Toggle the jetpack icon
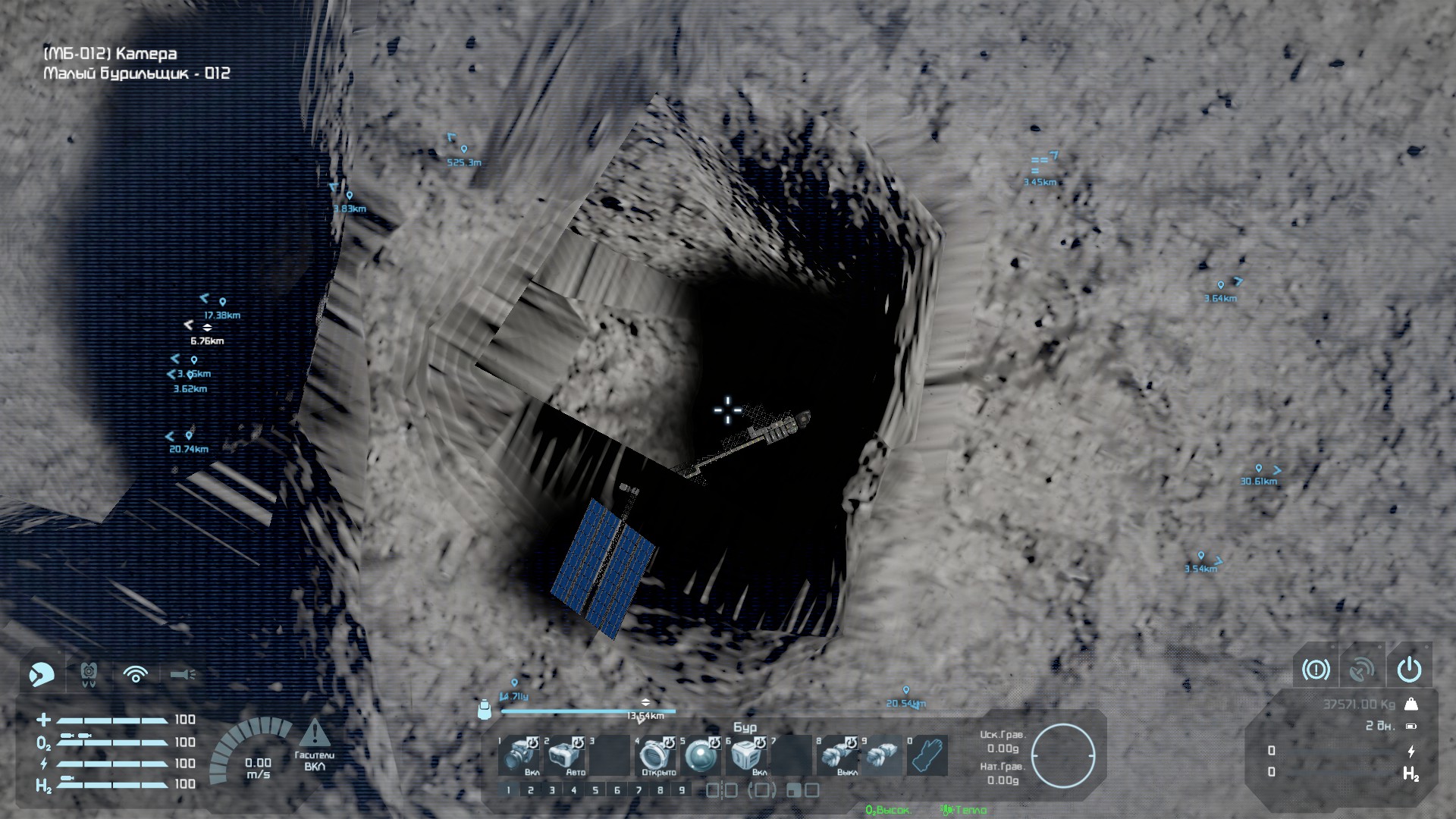This screenshot has width=1456, height=819. (x=89, y=673)
